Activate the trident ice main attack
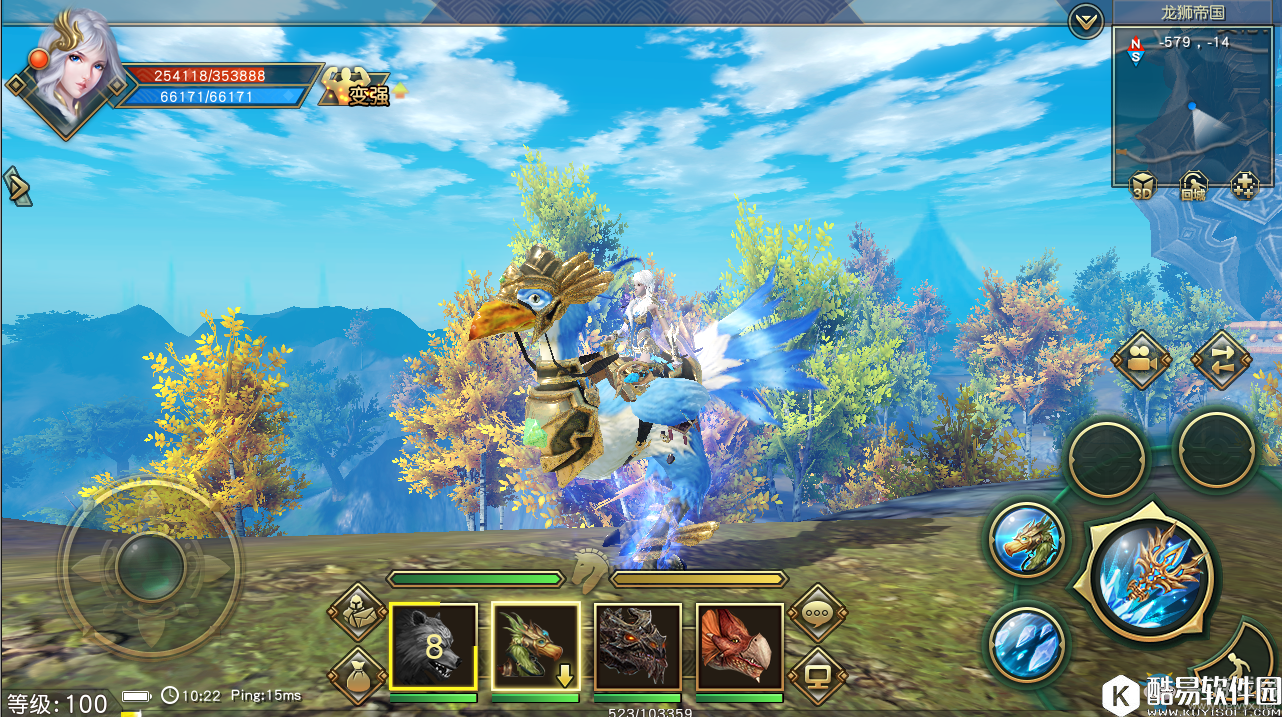 (x=1151, y=575)
